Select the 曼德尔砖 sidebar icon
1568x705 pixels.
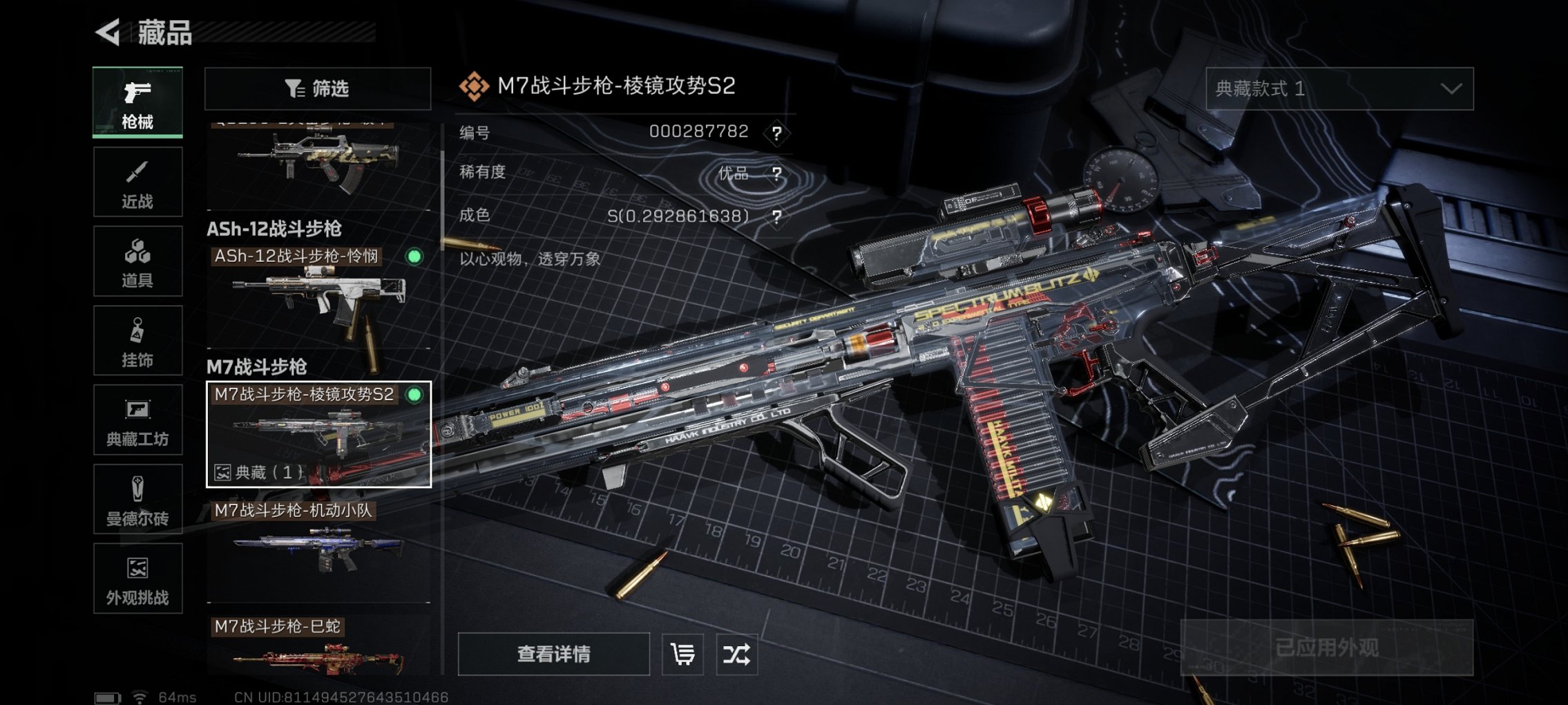click(x=137, y=499)
